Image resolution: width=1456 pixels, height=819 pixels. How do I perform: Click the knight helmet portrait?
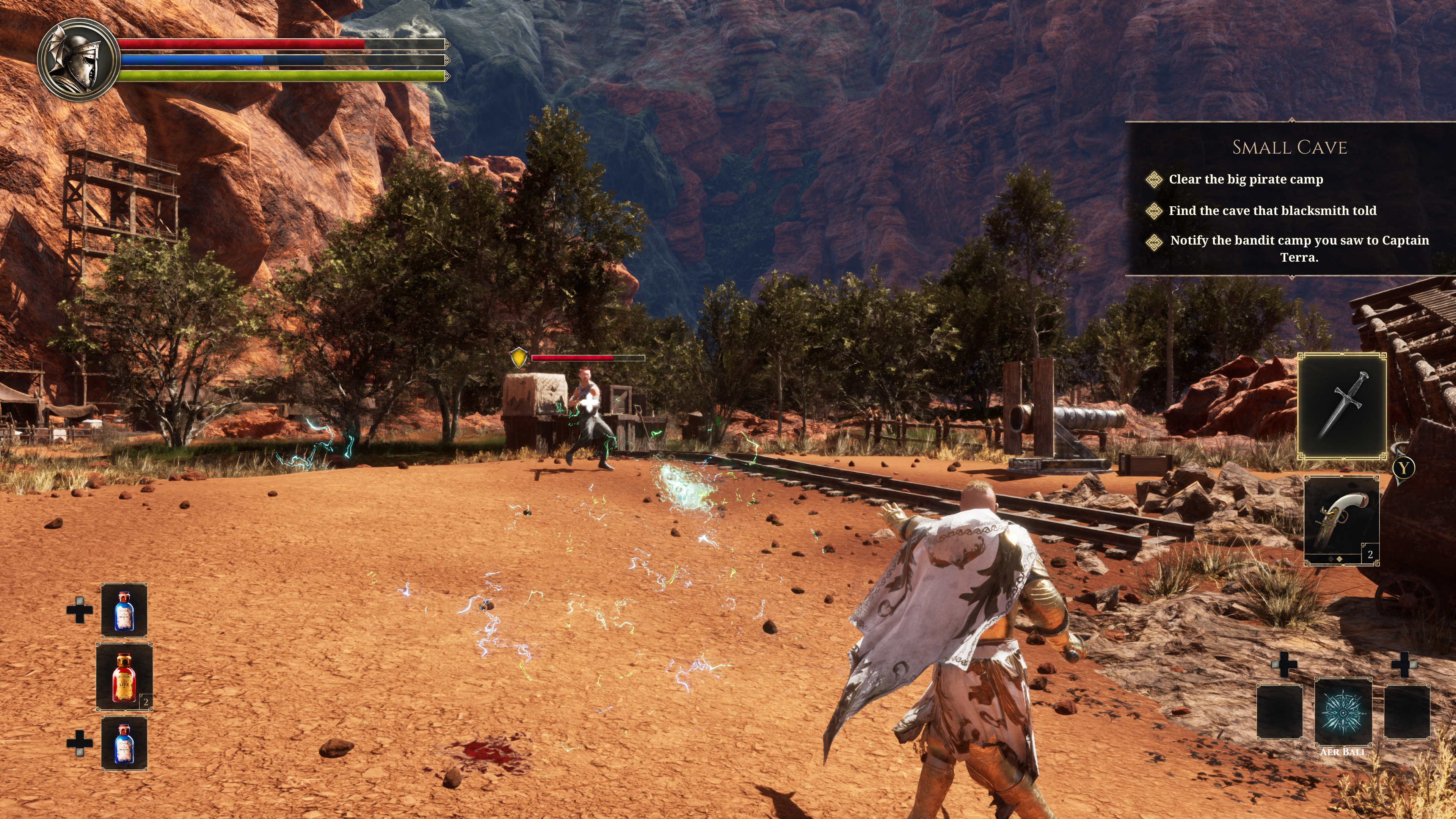pyautogui.click(x=78, y=60)
